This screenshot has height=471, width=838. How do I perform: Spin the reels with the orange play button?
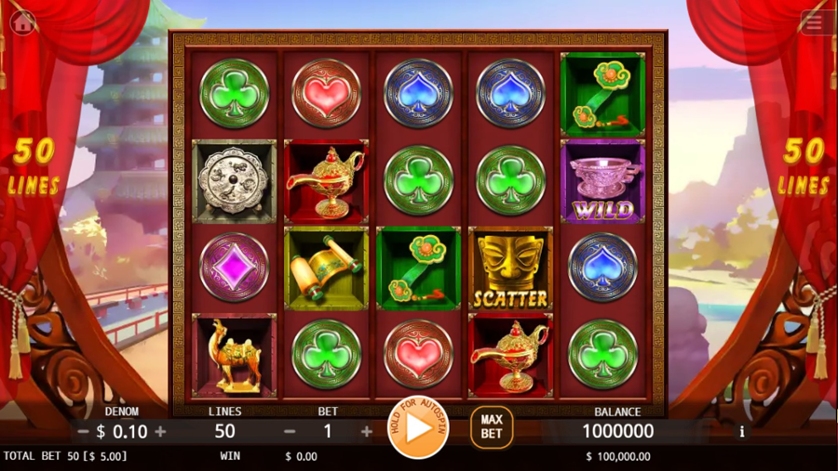pos(420,428)
